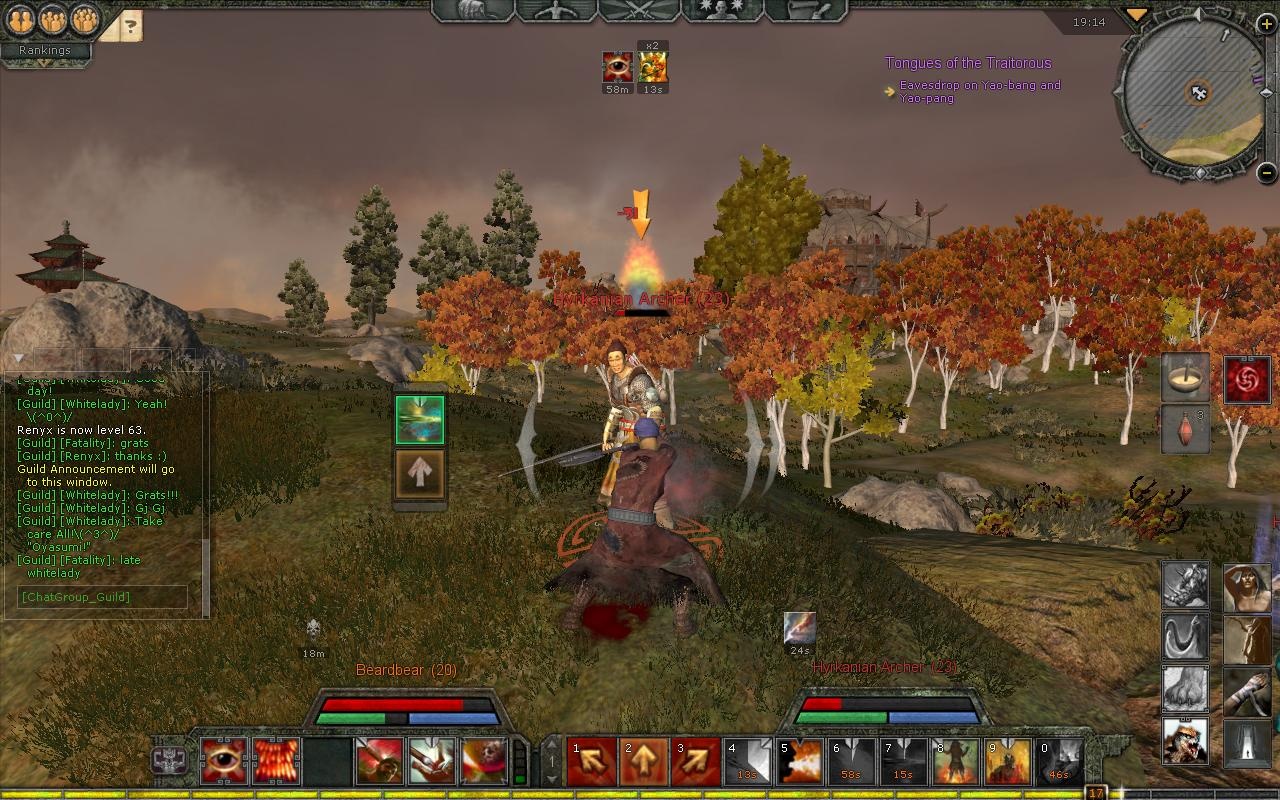
Task: Select the snake icon in the right-side panel
Action: point(1184,638)
